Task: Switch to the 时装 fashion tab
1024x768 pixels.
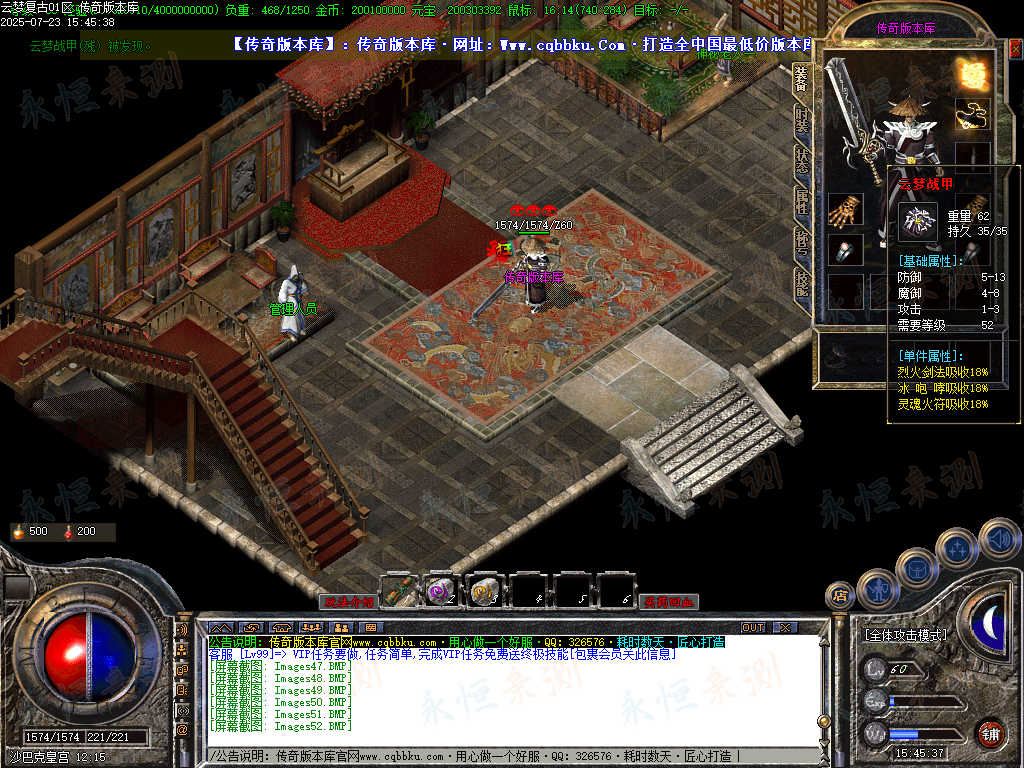Action: pyautogui.click(x=801, y=121)
